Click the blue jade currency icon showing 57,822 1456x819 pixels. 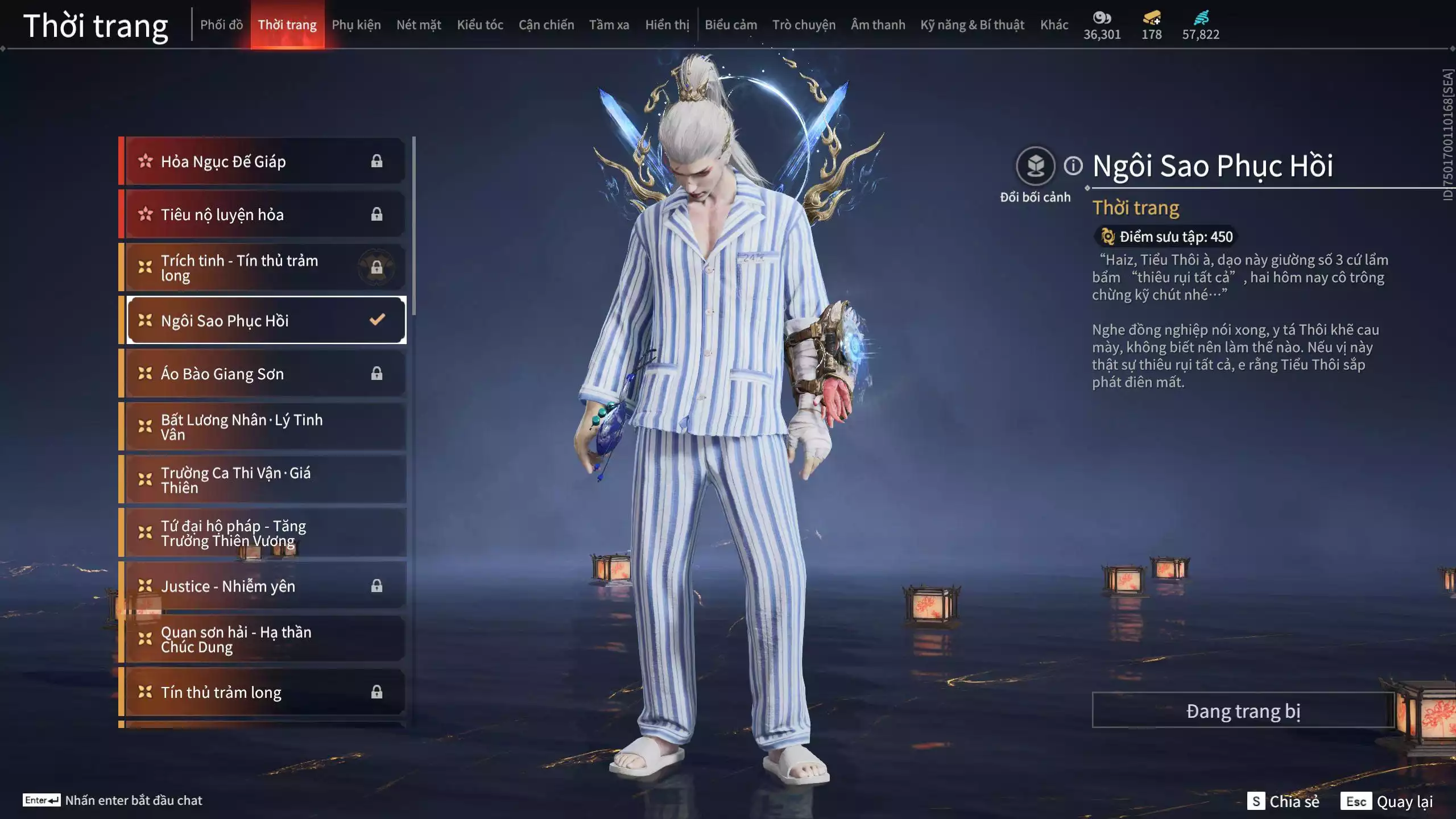1200,17
